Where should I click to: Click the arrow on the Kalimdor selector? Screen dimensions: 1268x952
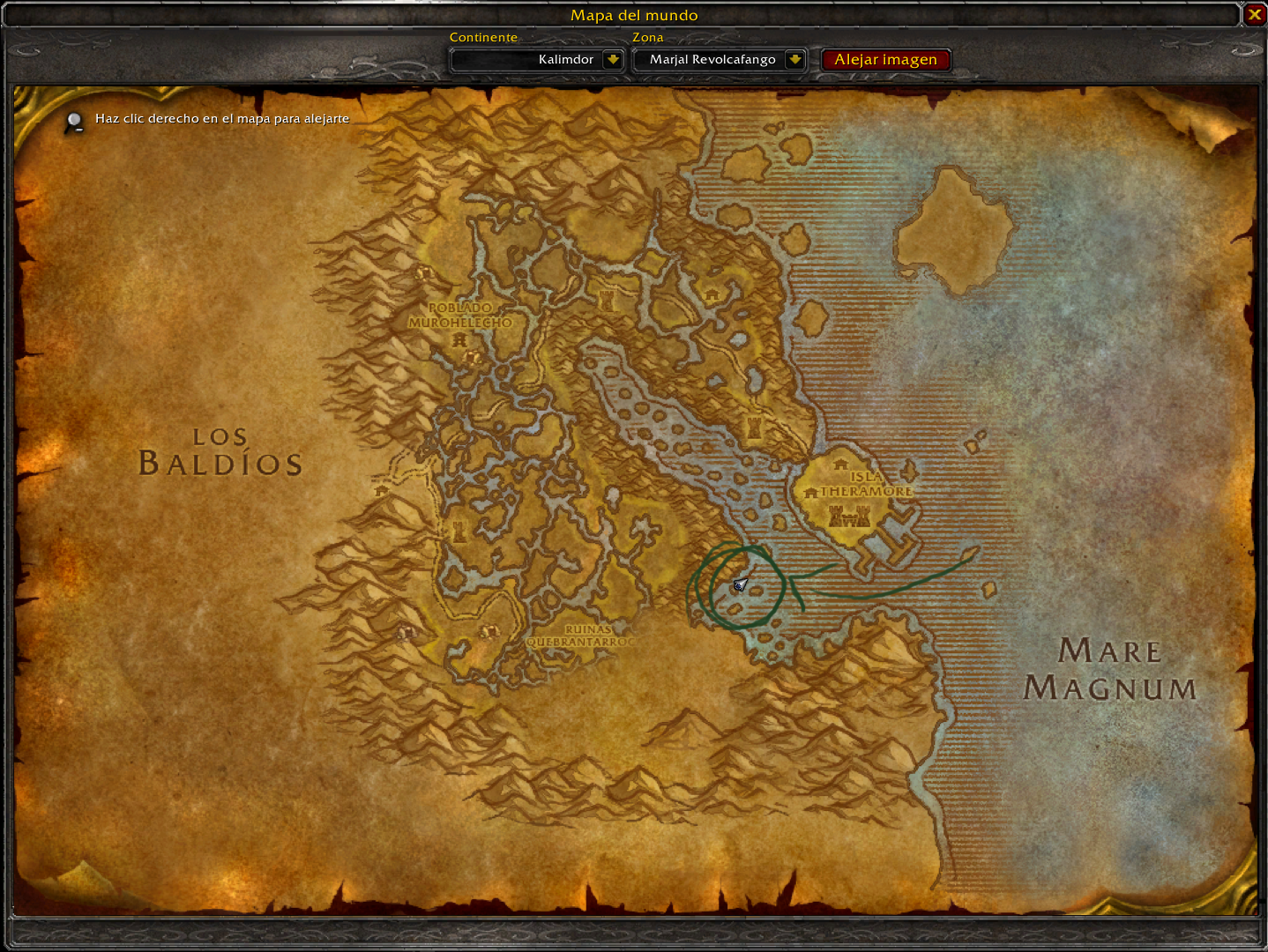(x=613, y=59)
